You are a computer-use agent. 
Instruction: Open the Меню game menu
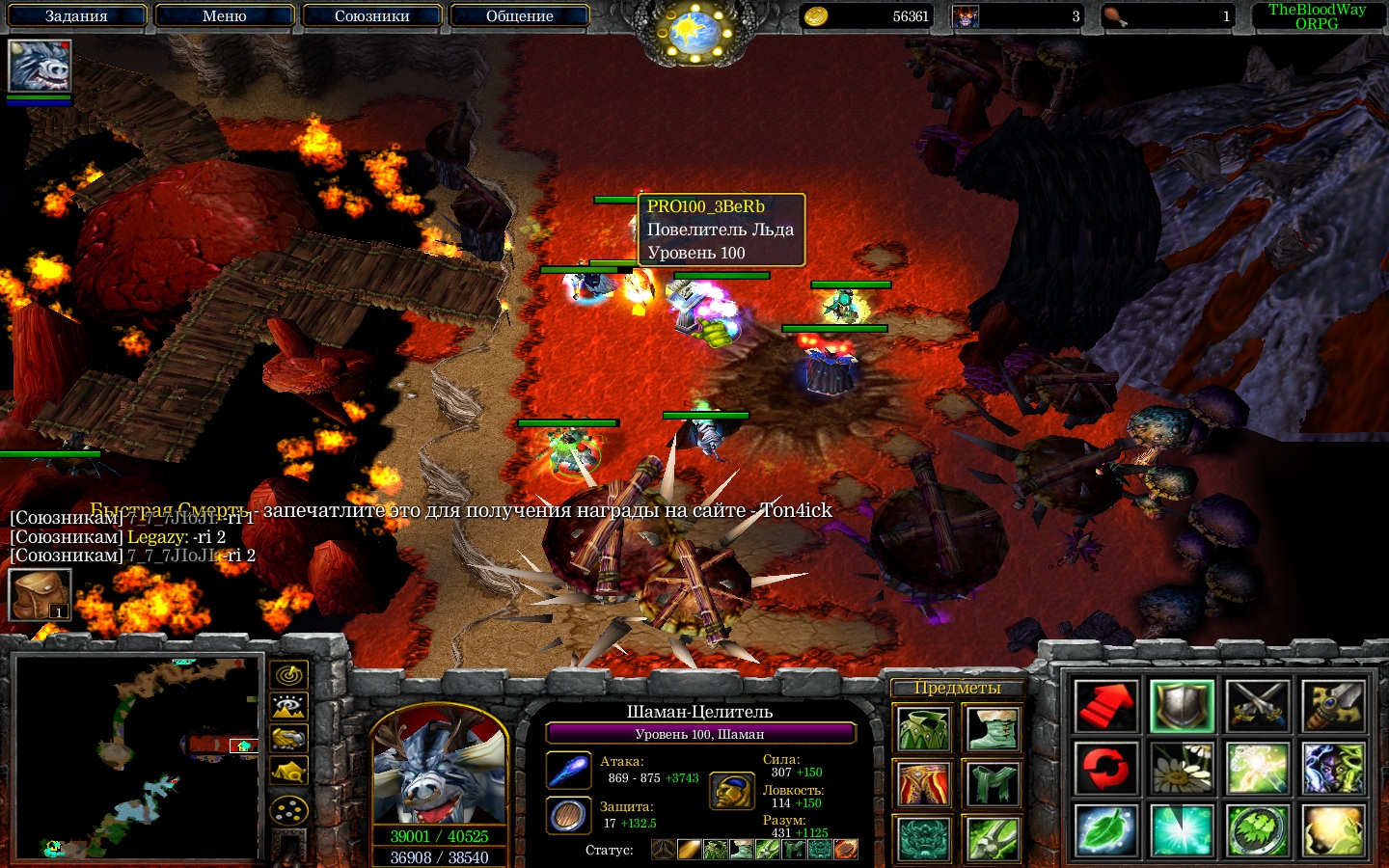point(224,15)
